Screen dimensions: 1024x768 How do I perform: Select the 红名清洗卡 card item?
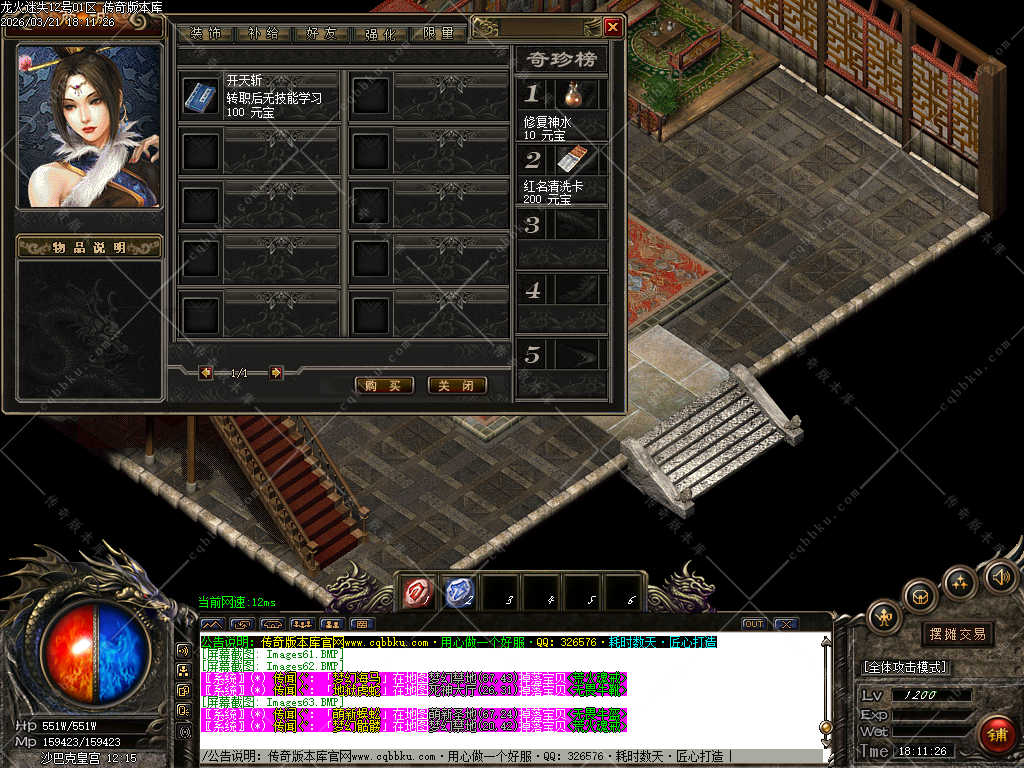click(571, 160)
